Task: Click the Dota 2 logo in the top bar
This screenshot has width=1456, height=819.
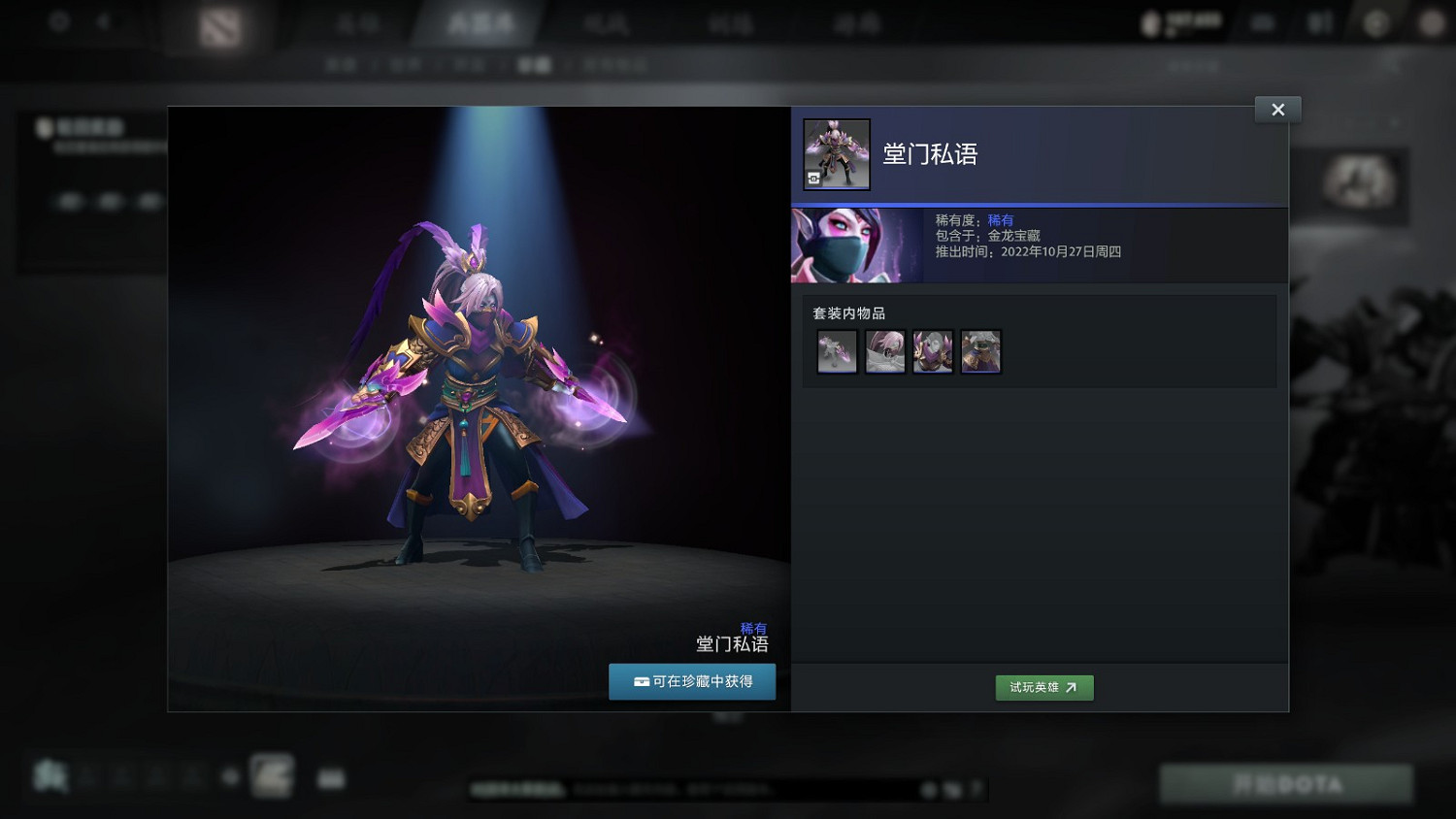Action: pyautogui.click(x=218, y=24)
